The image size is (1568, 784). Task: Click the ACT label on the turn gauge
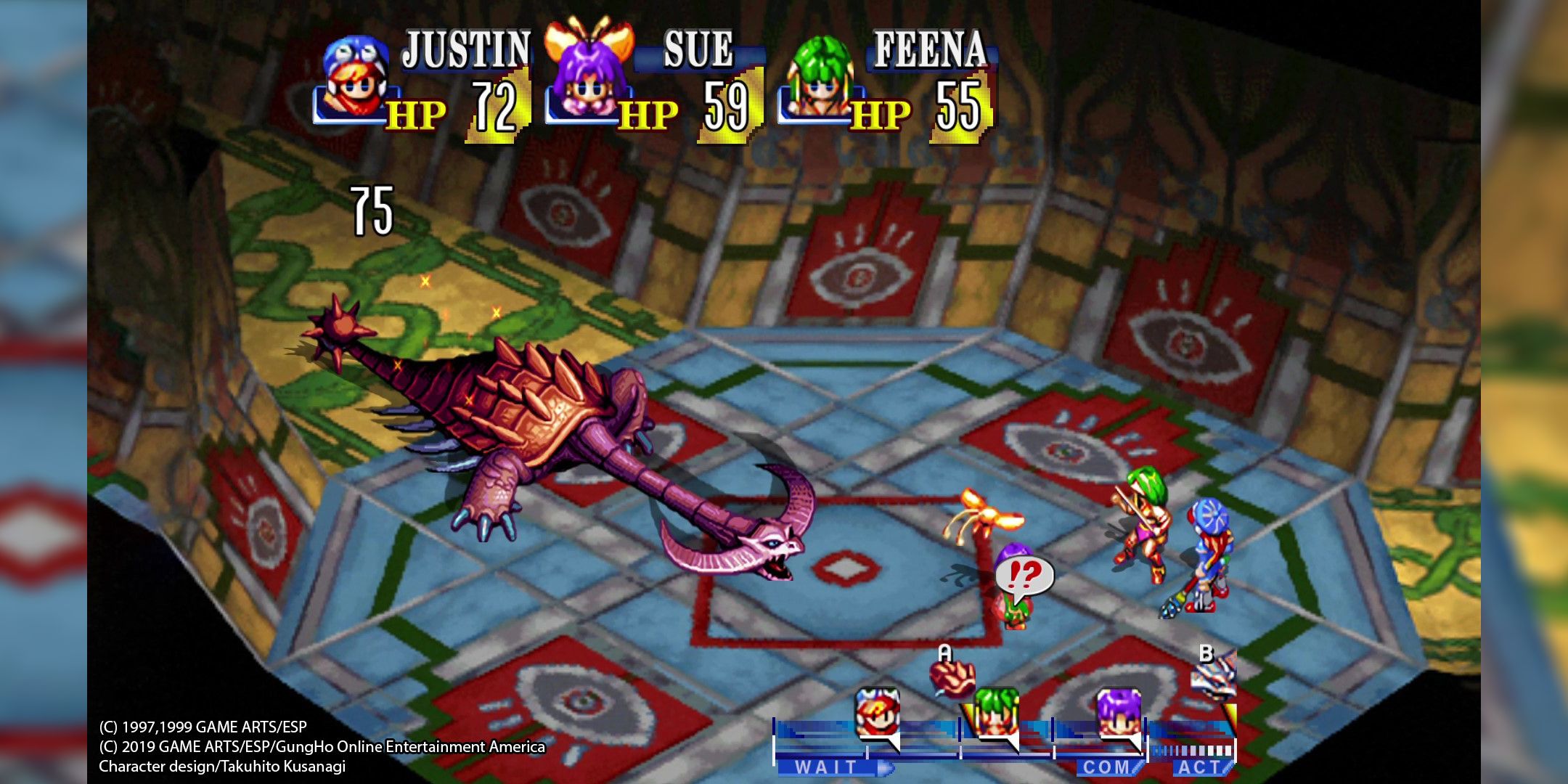(x=1199, y=767)
